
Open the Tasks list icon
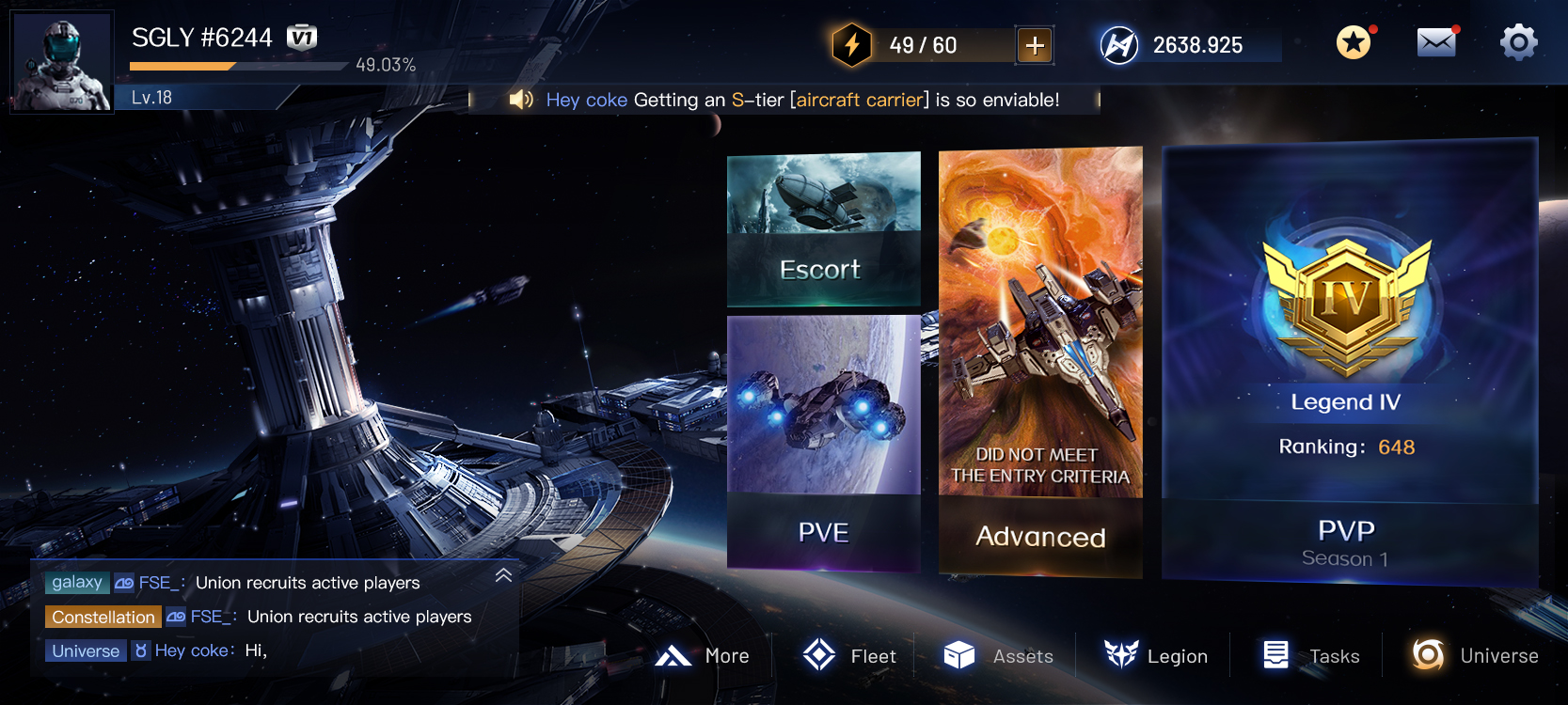pos(1276,653)
